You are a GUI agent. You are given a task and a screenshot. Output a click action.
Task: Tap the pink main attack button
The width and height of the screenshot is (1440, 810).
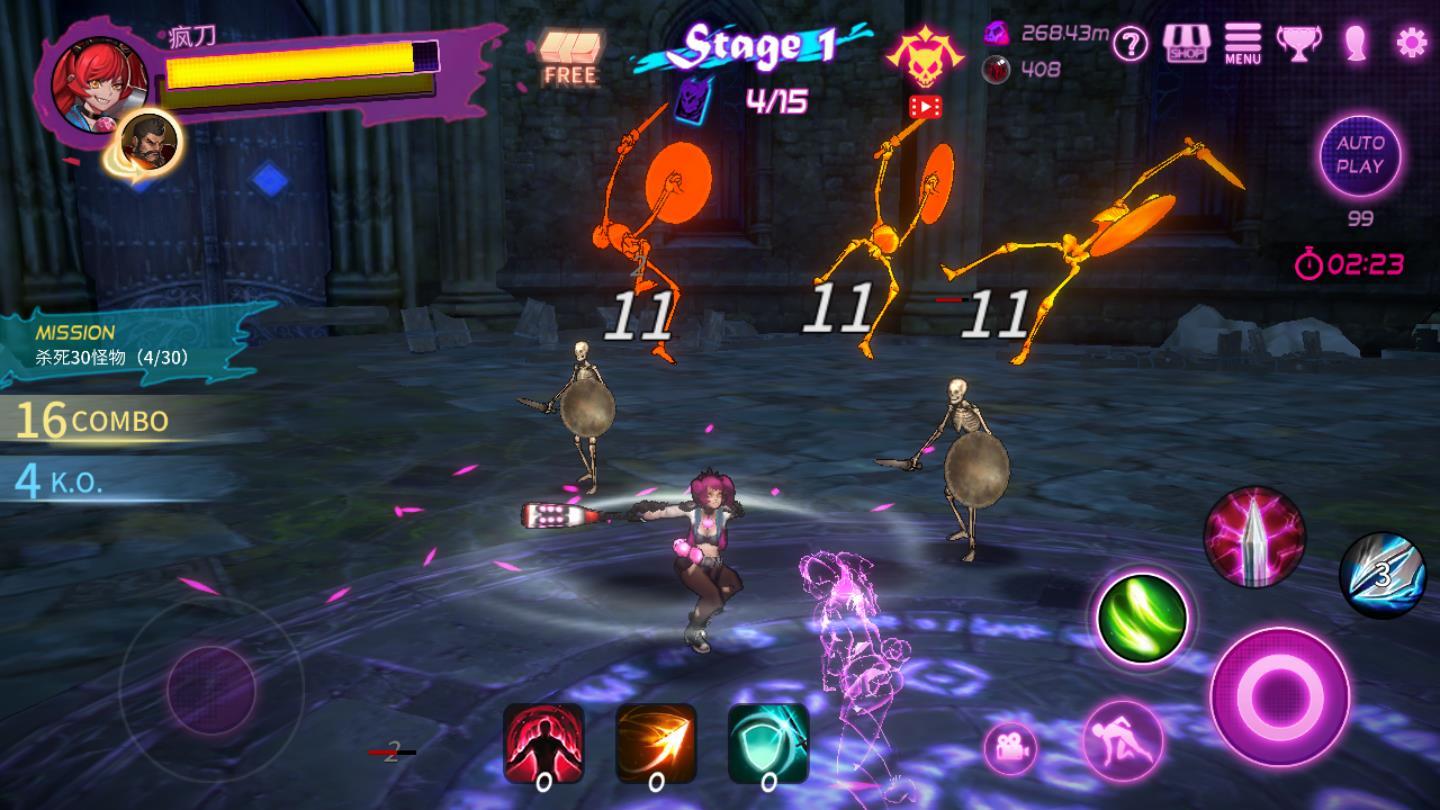(x=1279, y=696)
